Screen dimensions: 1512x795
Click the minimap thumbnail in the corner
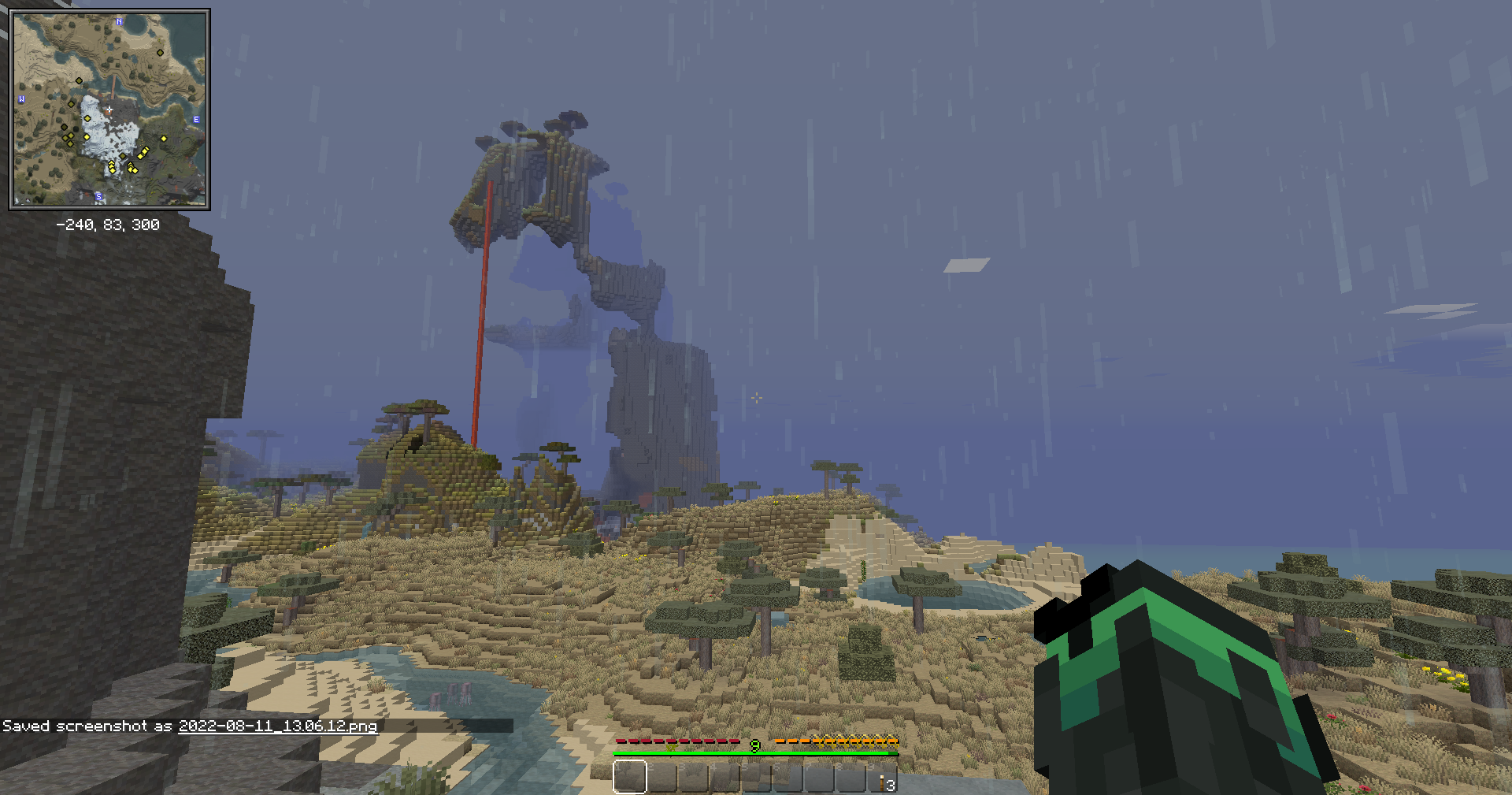point(110,110)
